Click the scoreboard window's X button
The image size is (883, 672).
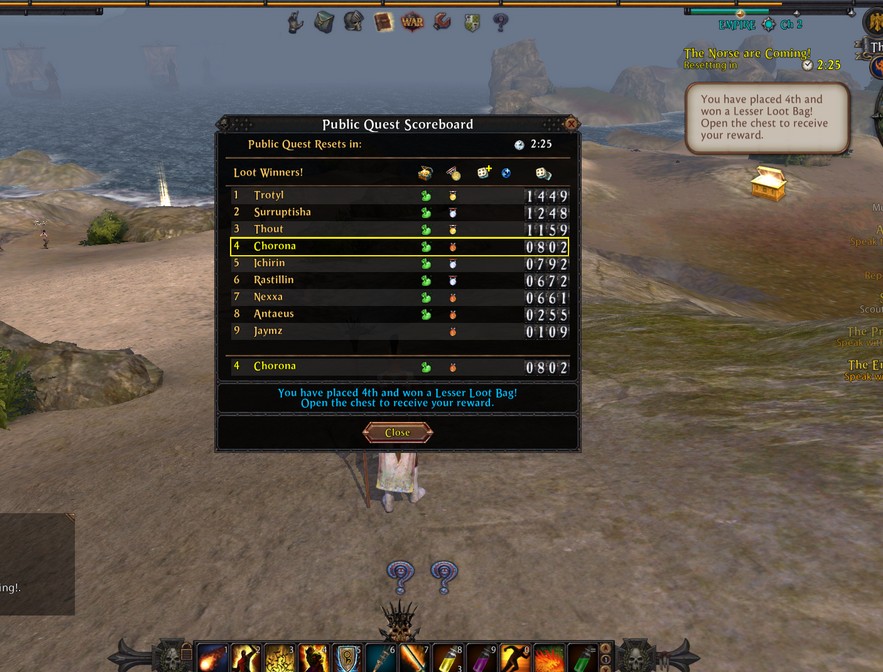(571, 124)
